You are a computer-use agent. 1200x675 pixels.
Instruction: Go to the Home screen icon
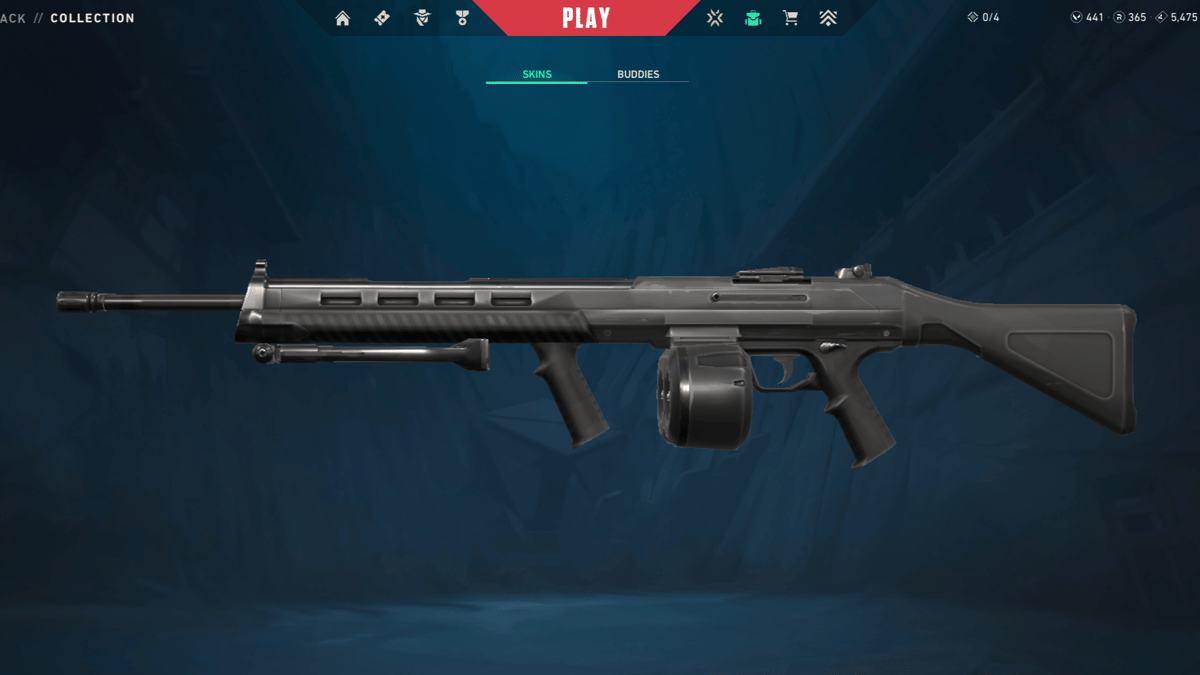click(343, 18)
